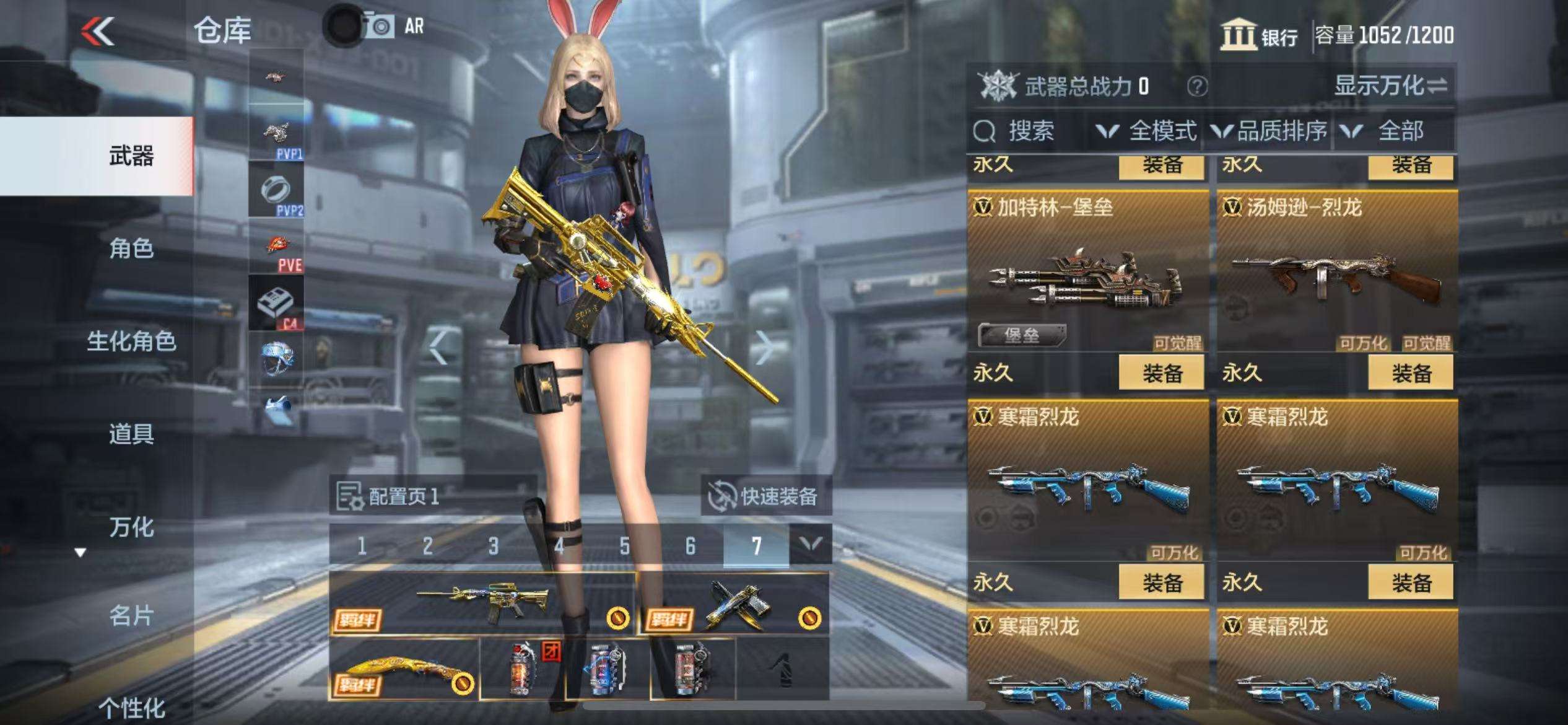Switch to the 角色 (Characters) category

coord(131,248)
